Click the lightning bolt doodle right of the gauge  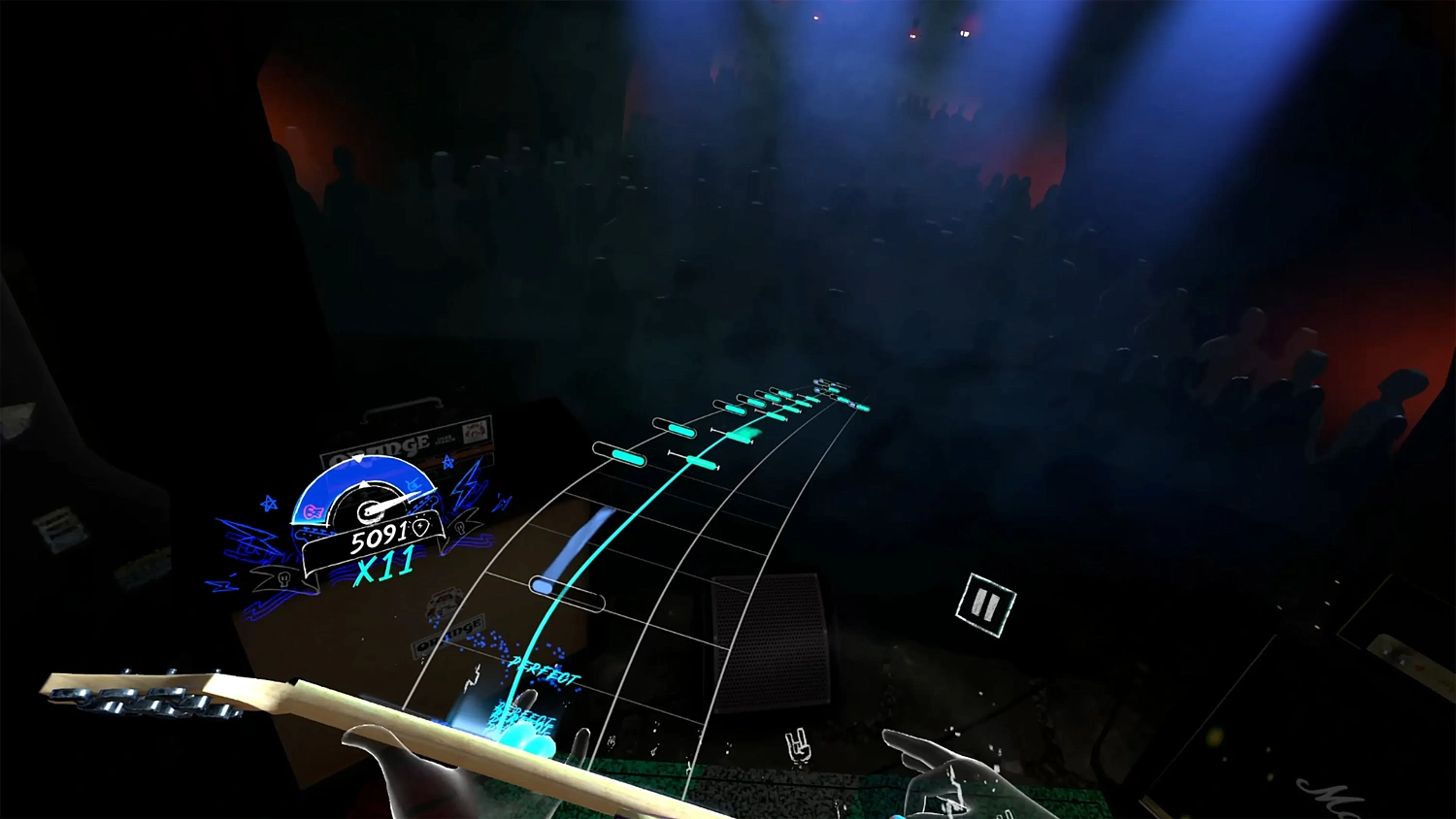point(466,489)
